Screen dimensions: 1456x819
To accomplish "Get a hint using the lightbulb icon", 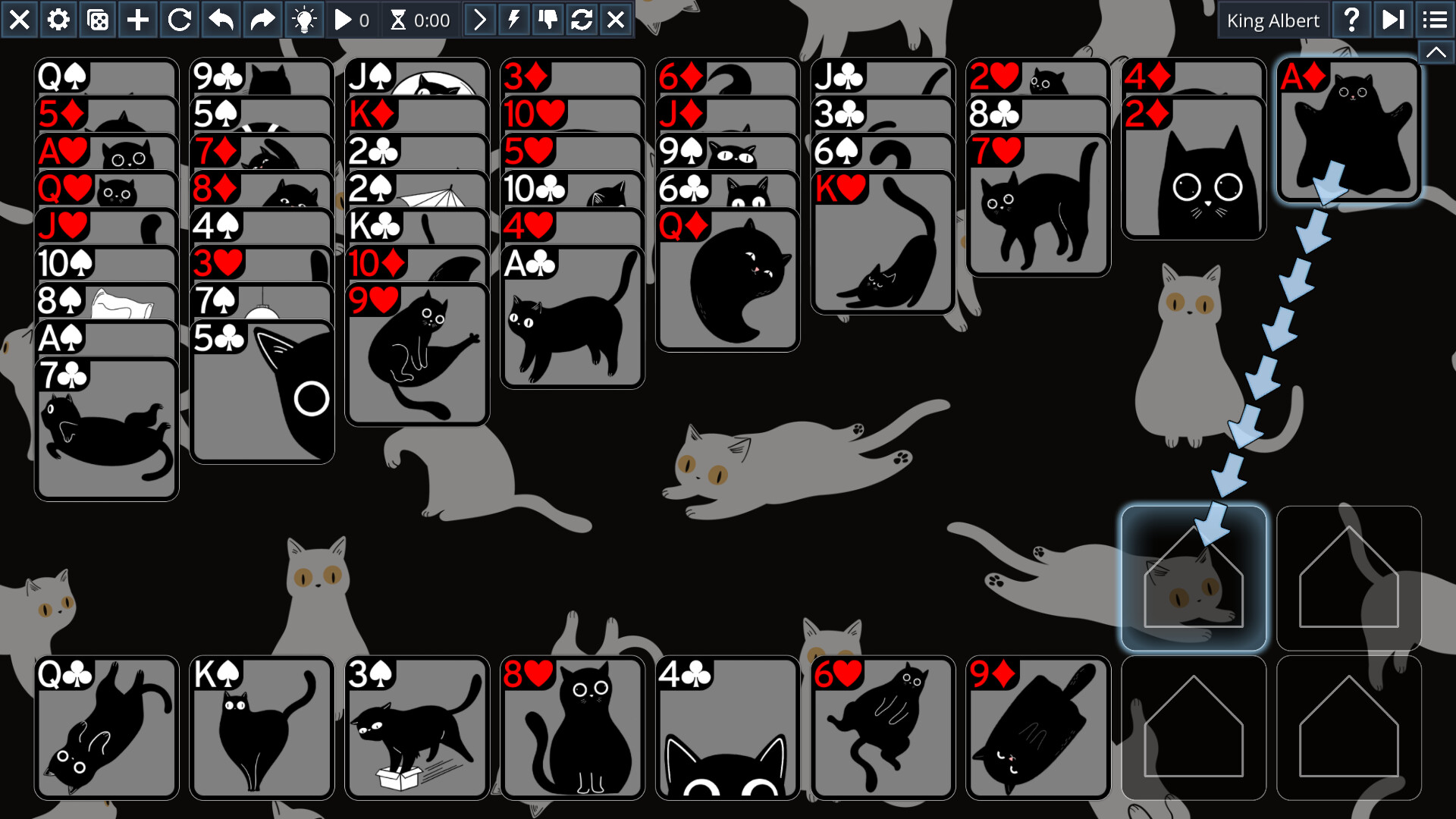I will coord(303,20).
